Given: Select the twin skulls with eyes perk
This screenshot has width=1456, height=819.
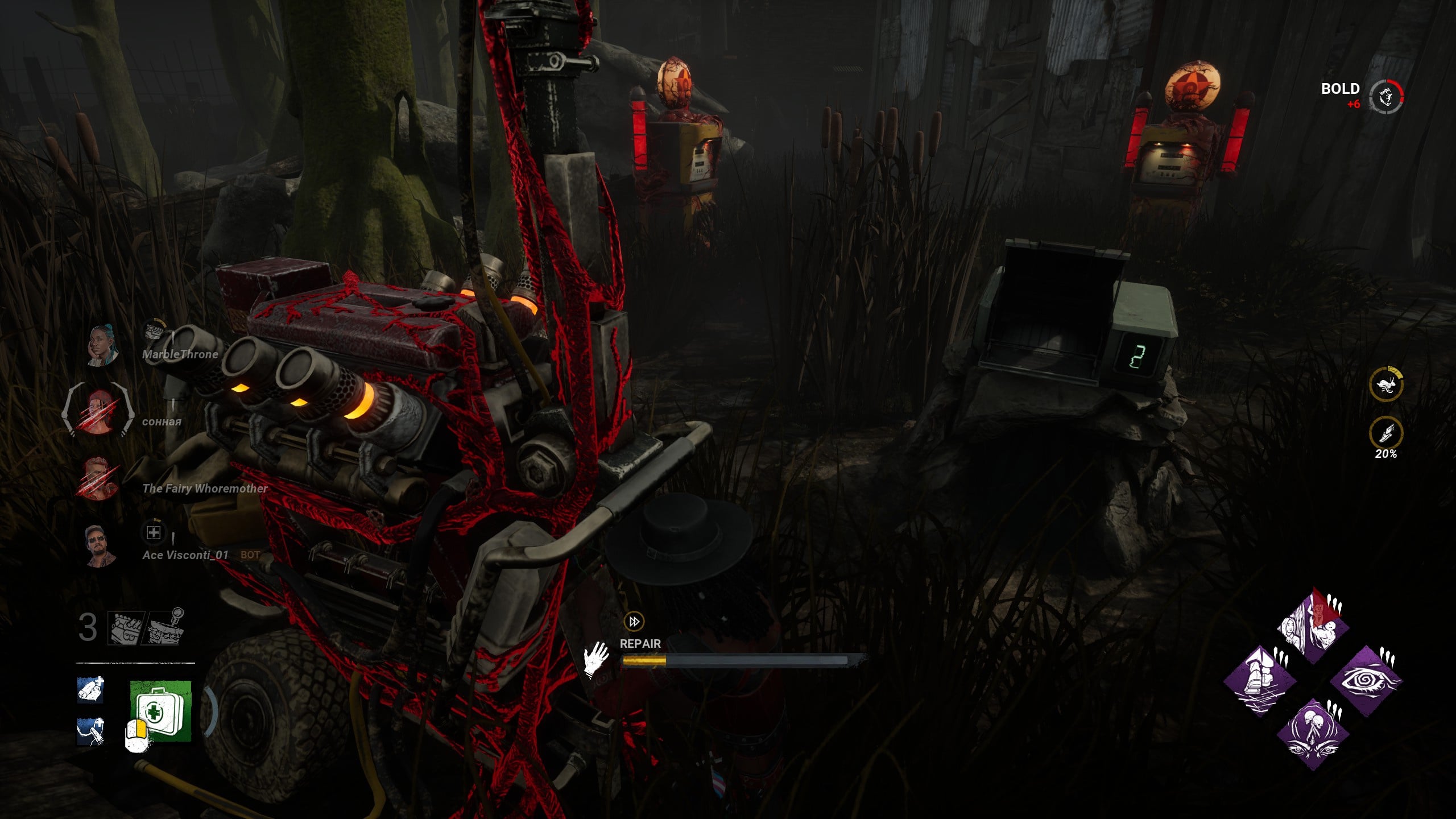Looking at the screenshot, I should (x=1313, y=734).
